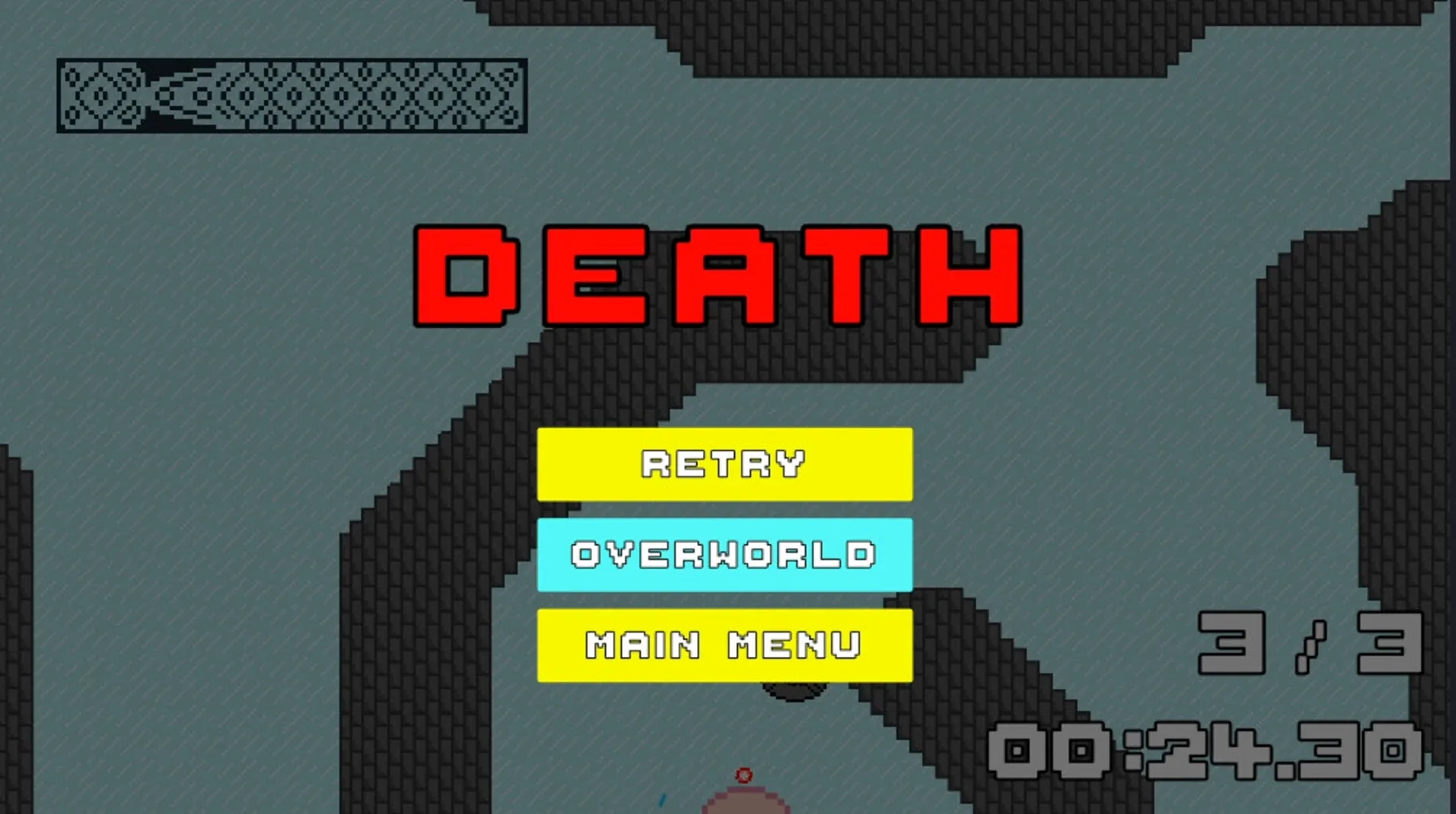Click the red DEATH title text
The width and height of the screenshot is (1456, 814).
coord(717,277)
